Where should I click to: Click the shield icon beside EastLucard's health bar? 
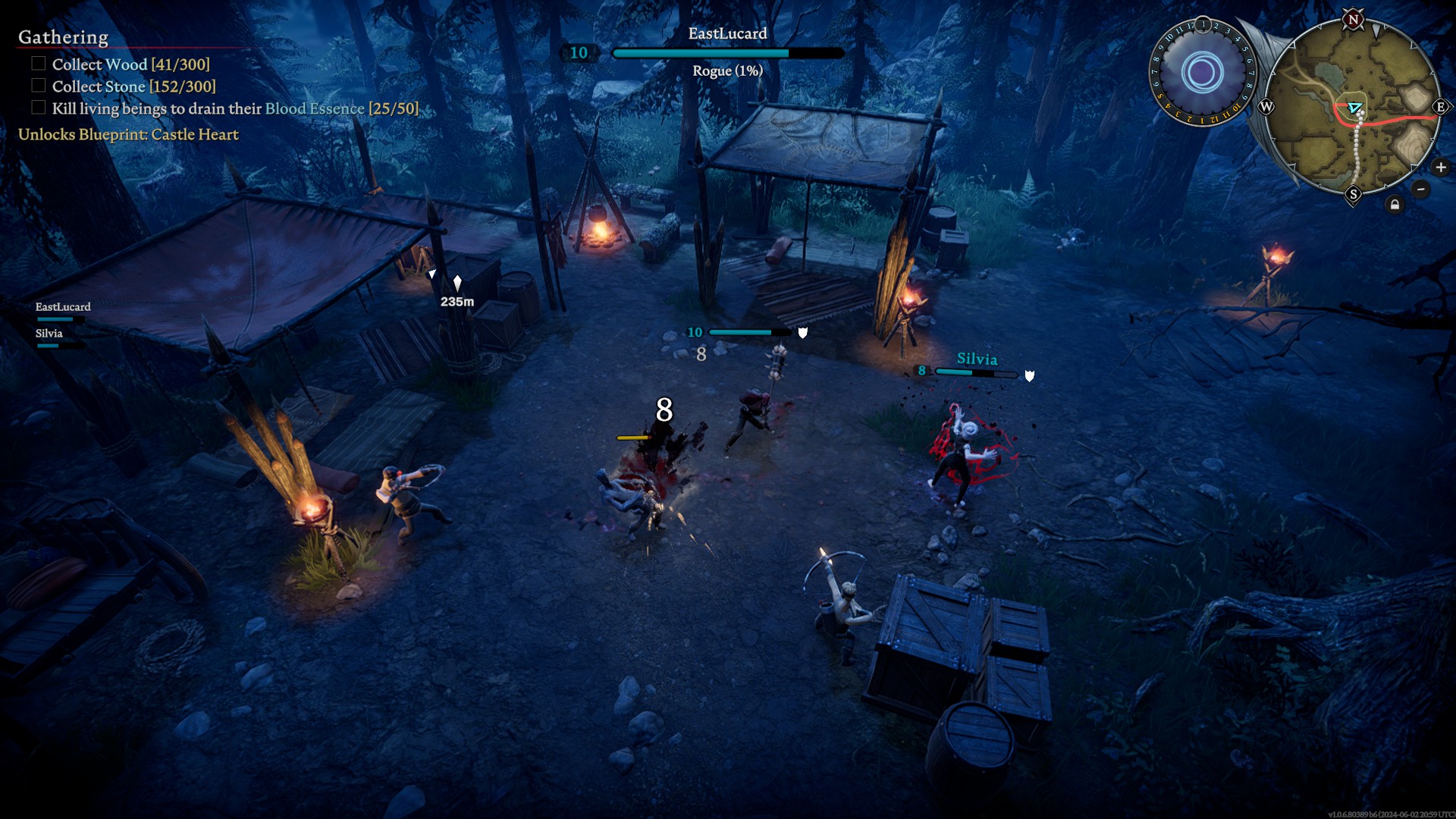pos(803,331)
